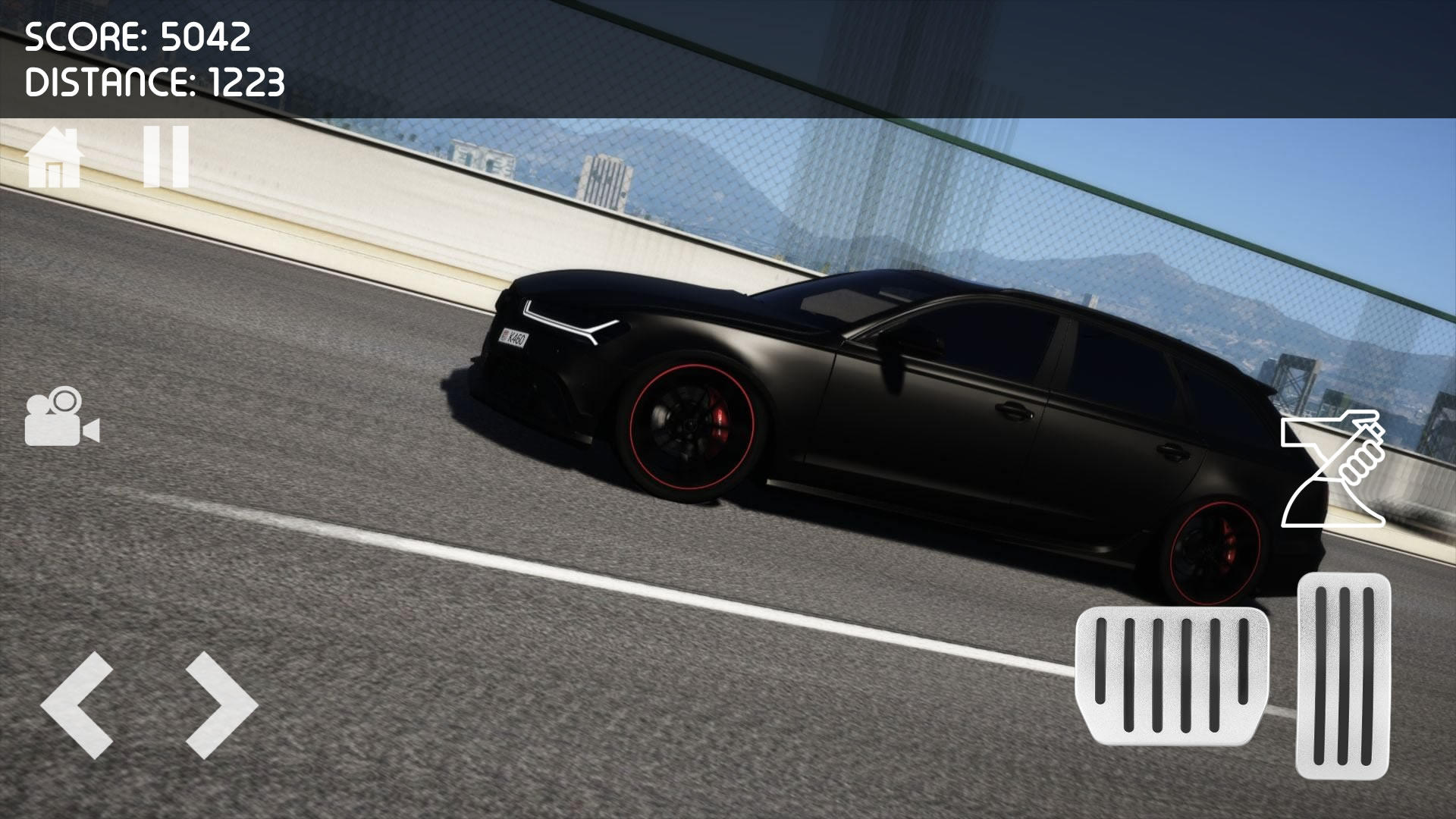This screenshot has height=819, width=1456.
Task: Click the black car on screen
Action: [872, 394]
